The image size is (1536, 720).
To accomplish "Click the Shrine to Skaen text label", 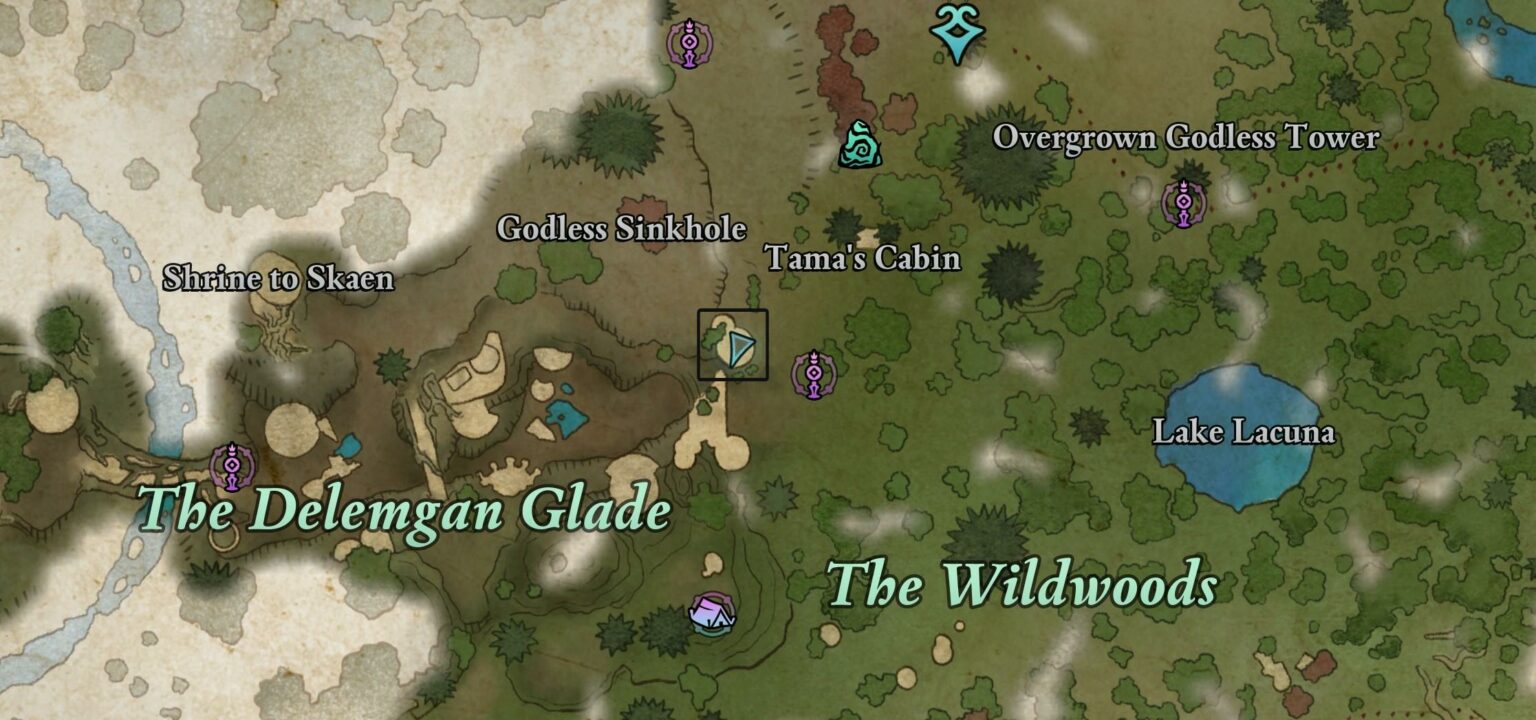I will pyautogui.click(x=280, y=279).
